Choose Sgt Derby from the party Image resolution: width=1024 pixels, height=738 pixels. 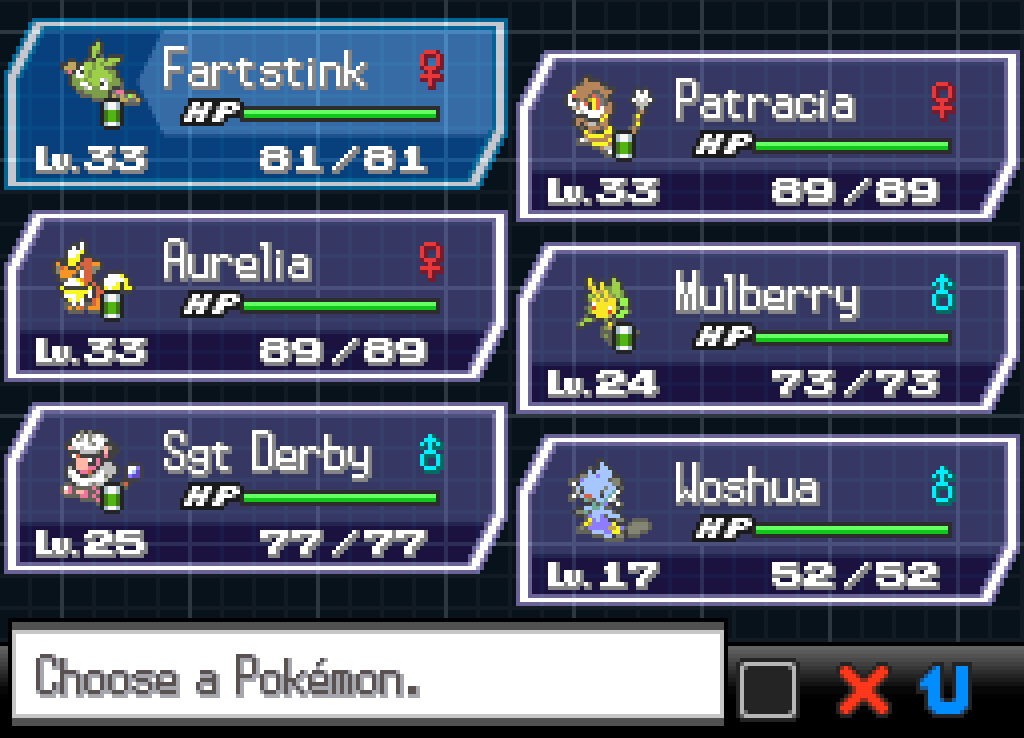click(x=255, y=489)
